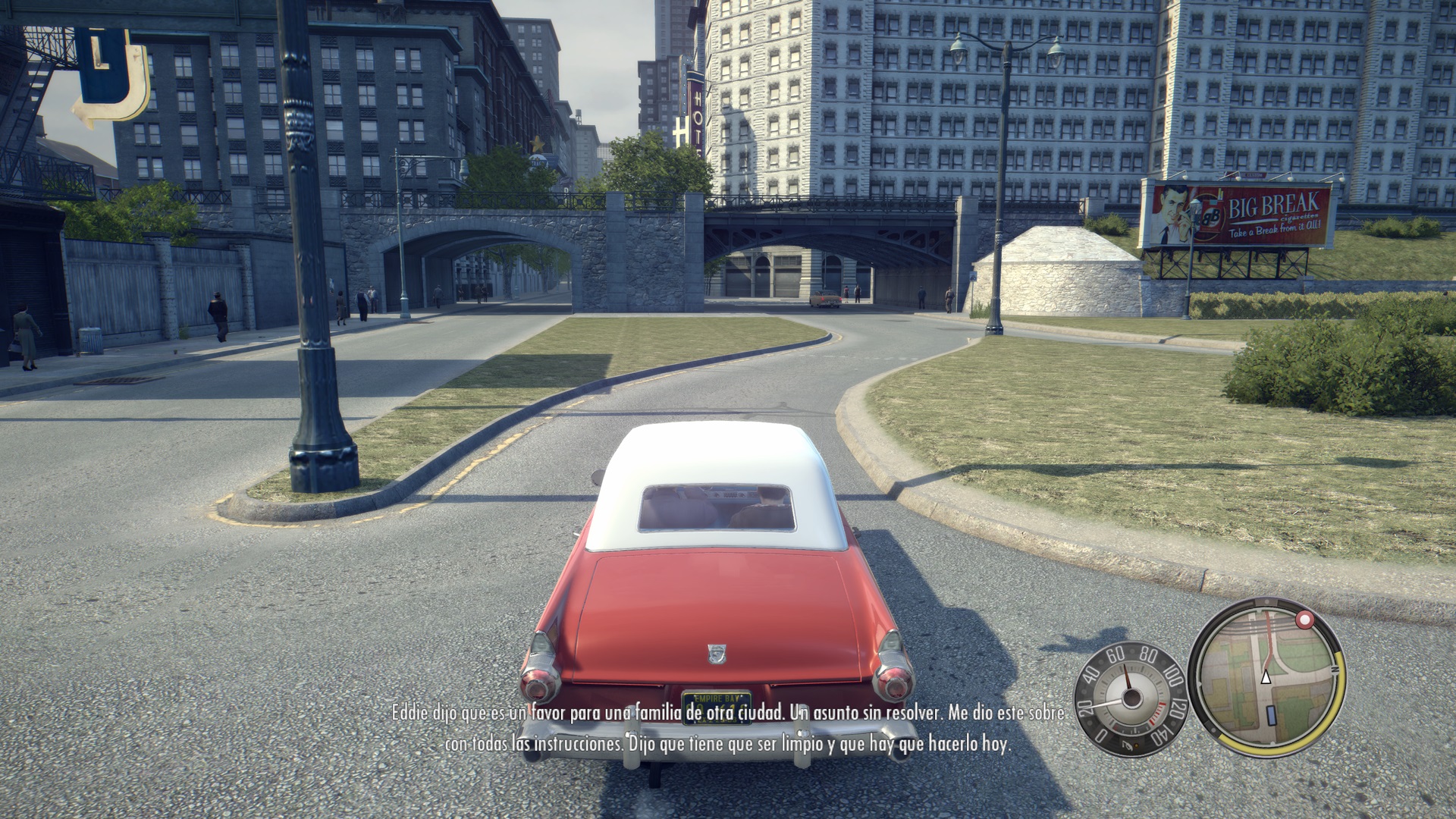1456x819 pixels.
Task: Click the blue vehicle marker on the minimap
Action: pos(1271,715)
